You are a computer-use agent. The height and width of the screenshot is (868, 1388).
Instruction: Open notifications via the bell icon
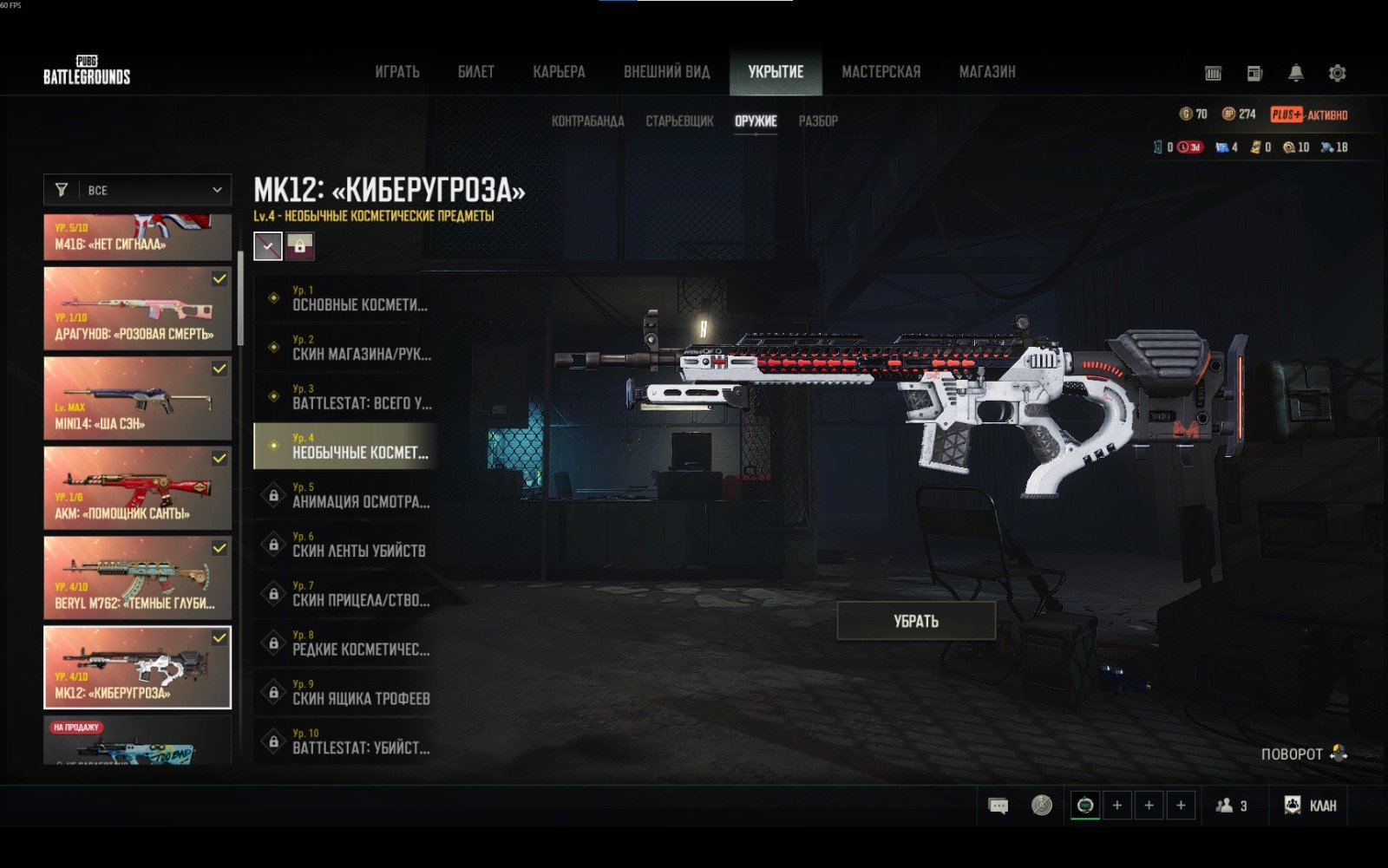[1295, 74]
